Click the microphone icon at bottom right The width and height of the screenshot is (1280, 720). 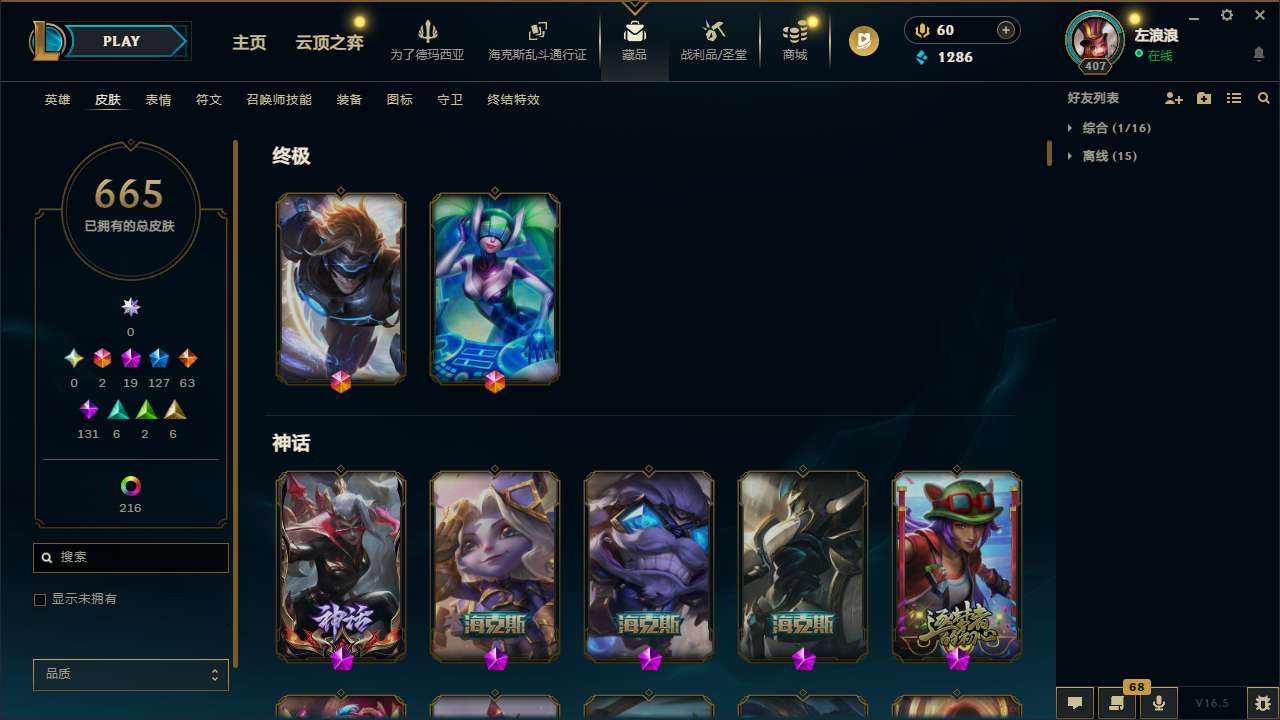pyautogui.click(x=1158, y=702)
